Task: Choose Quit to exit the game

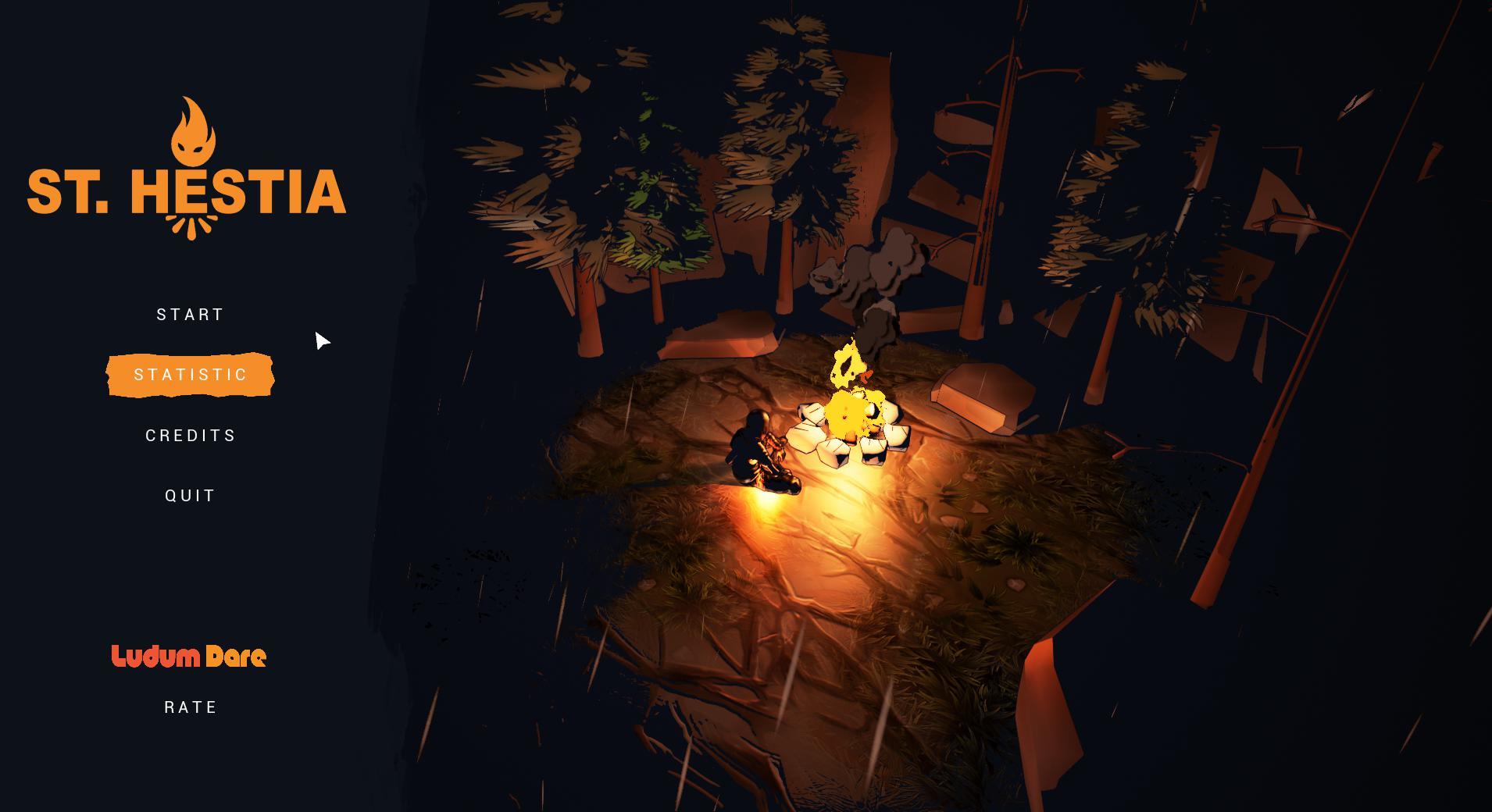Action: (x=191, y=496)
